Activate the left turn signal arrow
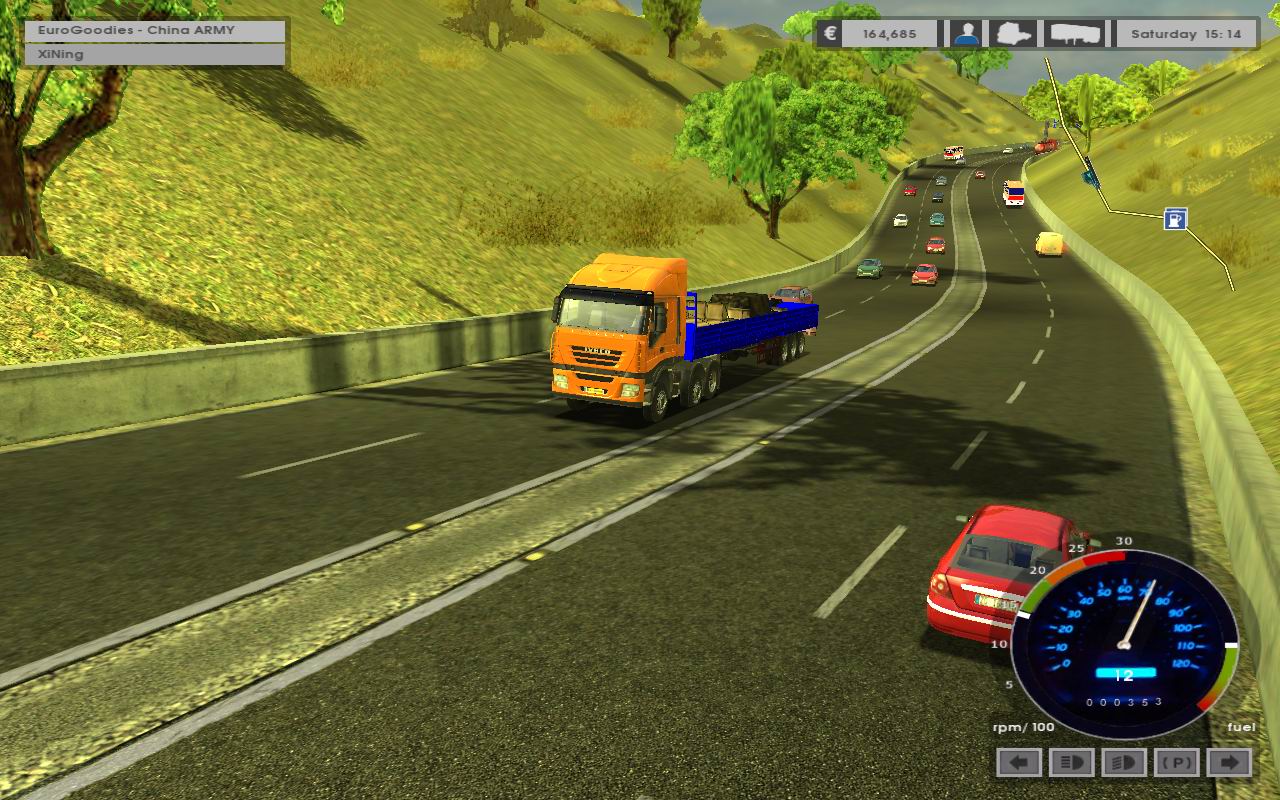1280x800 pixels. (1019, 763)
